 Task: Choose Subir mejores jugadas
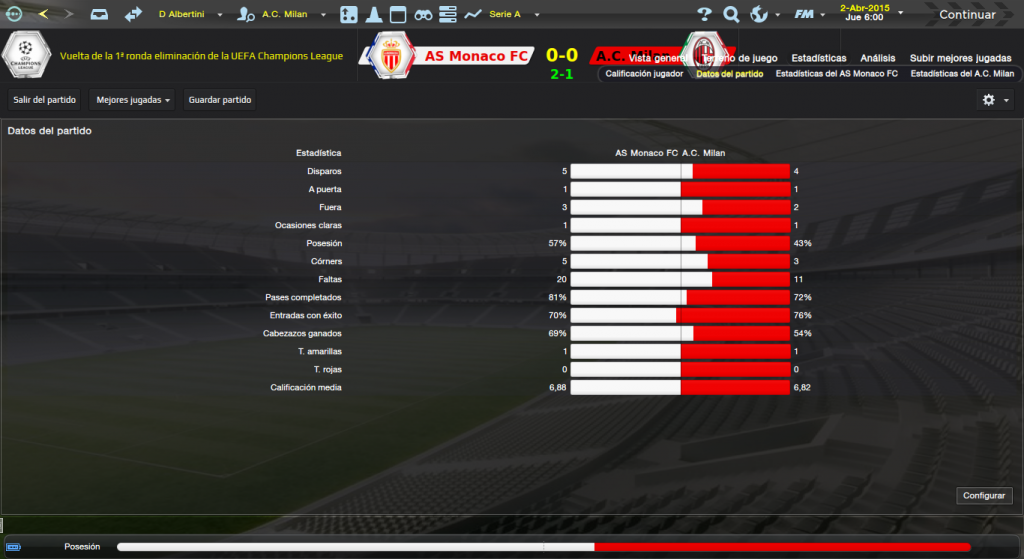(x=960, y=58)
